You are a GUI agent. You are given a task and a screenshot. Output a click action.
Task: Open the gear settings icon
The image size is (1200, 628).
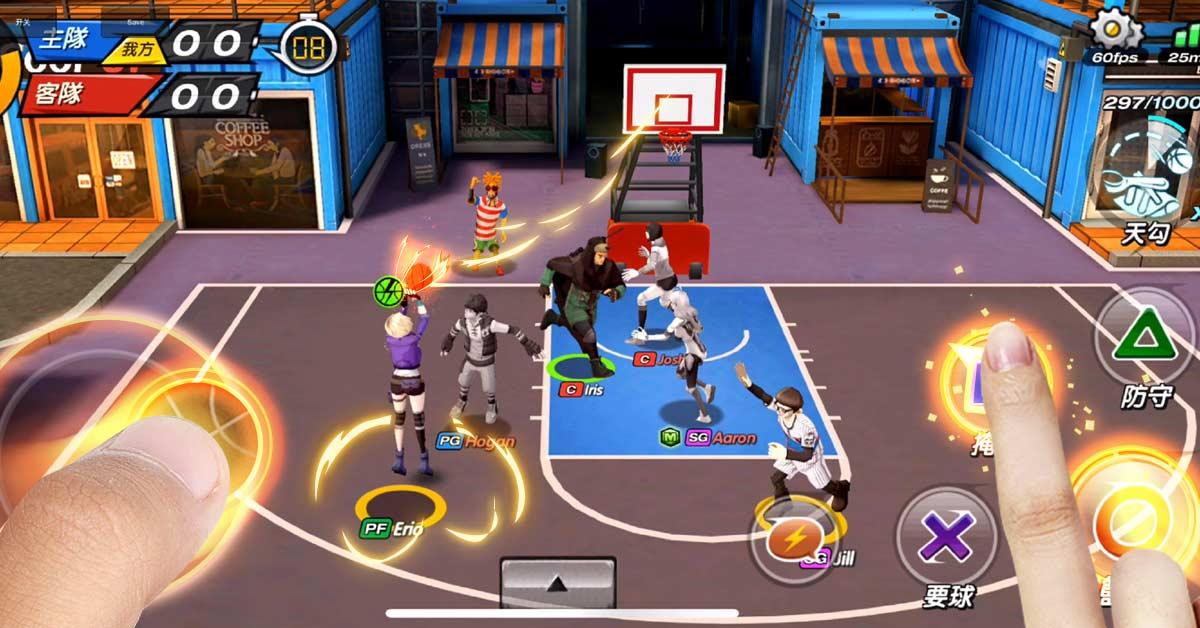point(1116,27)
